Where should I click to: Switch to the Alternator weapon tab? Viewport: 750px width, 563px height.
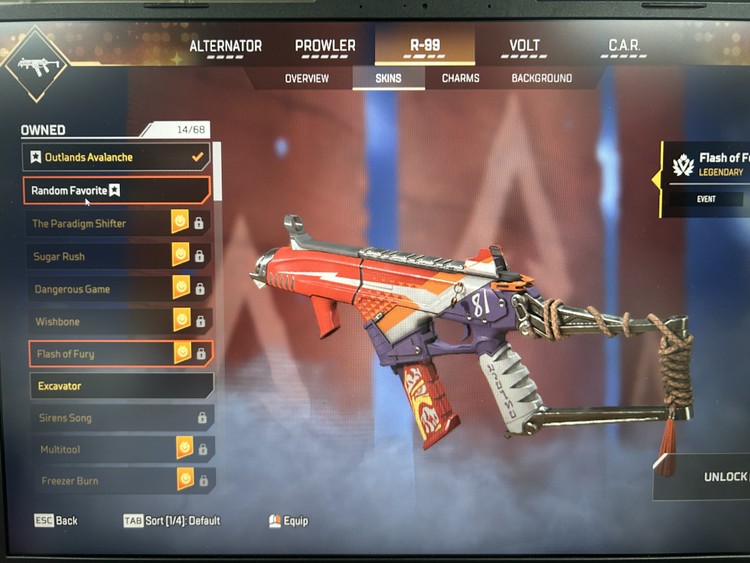pyautogui.click(x=225, y=47)
